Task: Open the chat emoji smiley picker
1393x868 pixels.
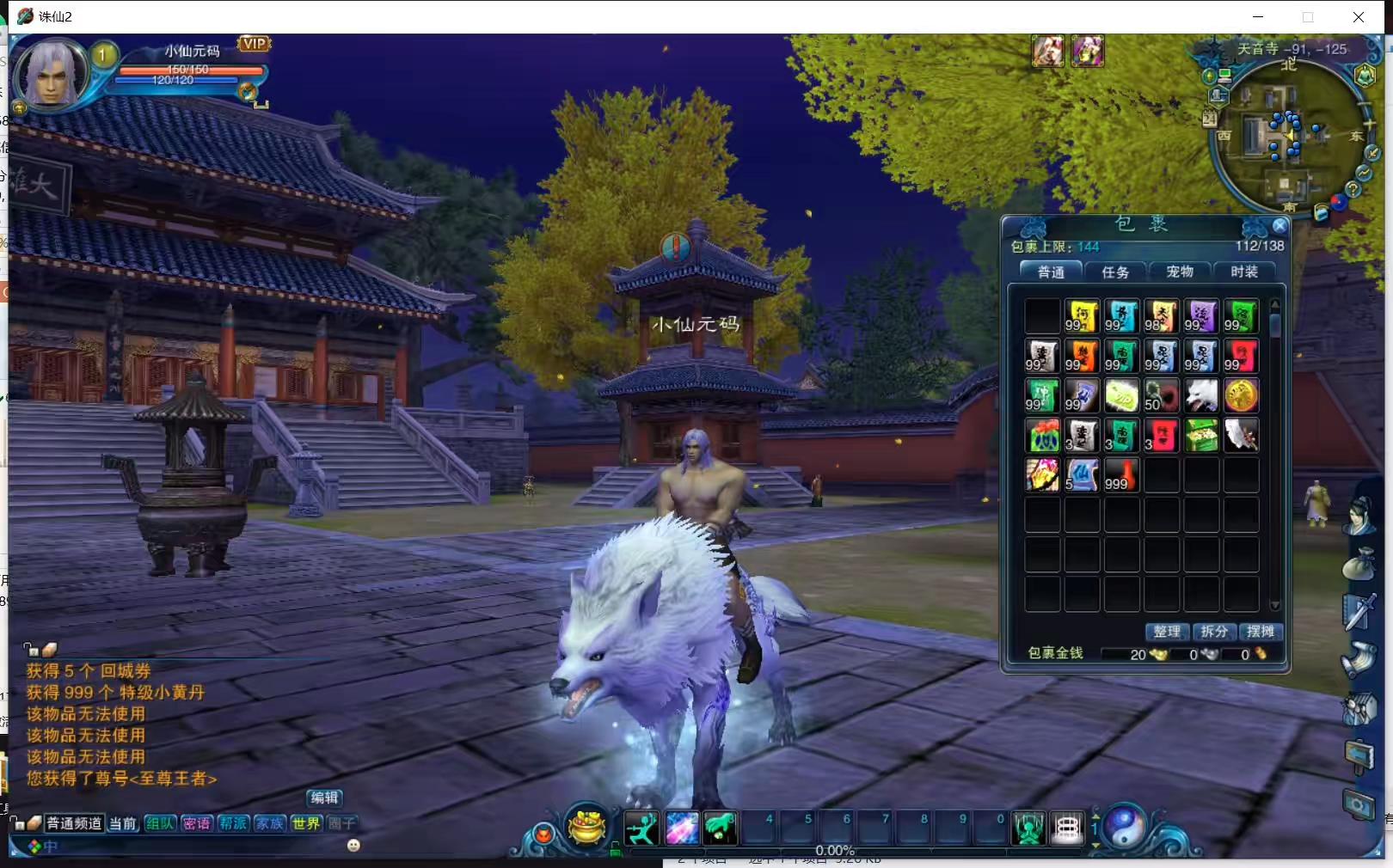Action: coord(353,846)
